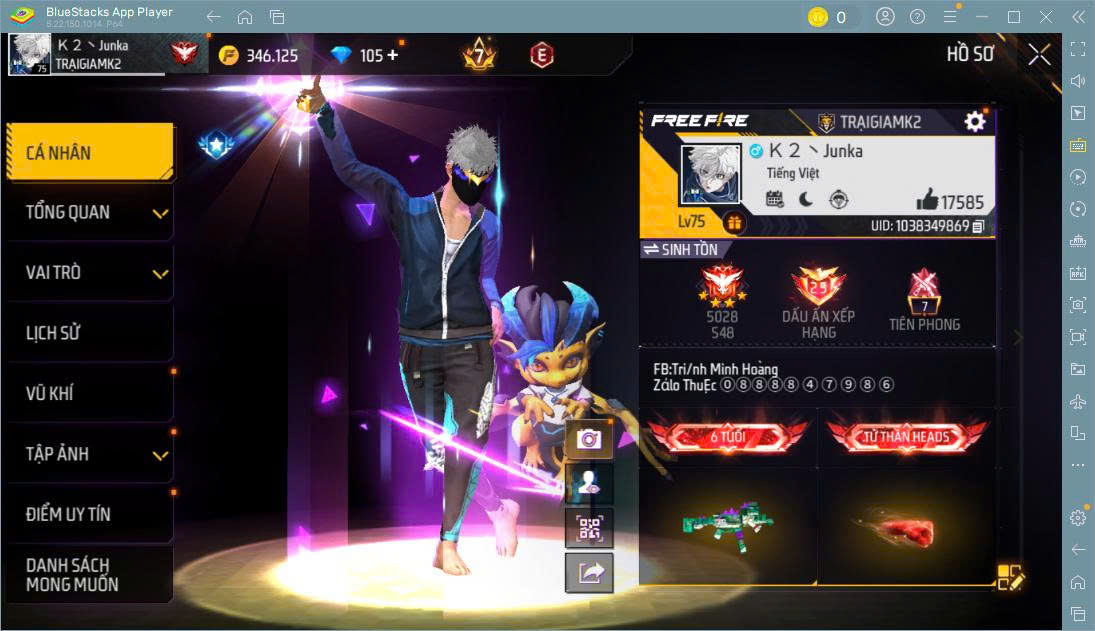Viewport: 1095px width, 631px height.
Task: Open profile settings gear icon
Action: pyautogui.click(x=974, y=122)
